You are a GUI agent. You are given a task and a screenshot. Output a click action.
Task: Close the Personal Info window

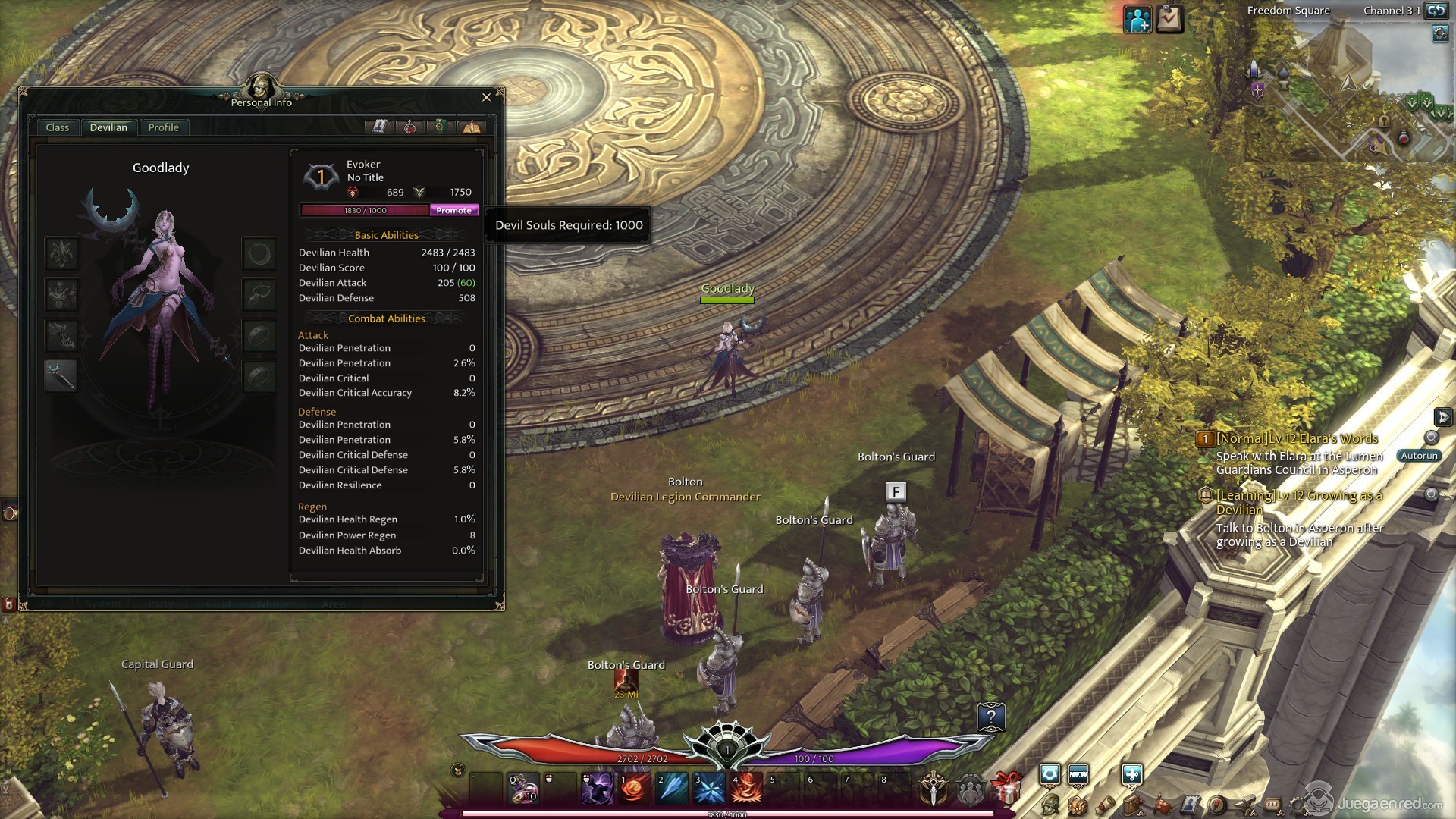[x=486, y=97]
